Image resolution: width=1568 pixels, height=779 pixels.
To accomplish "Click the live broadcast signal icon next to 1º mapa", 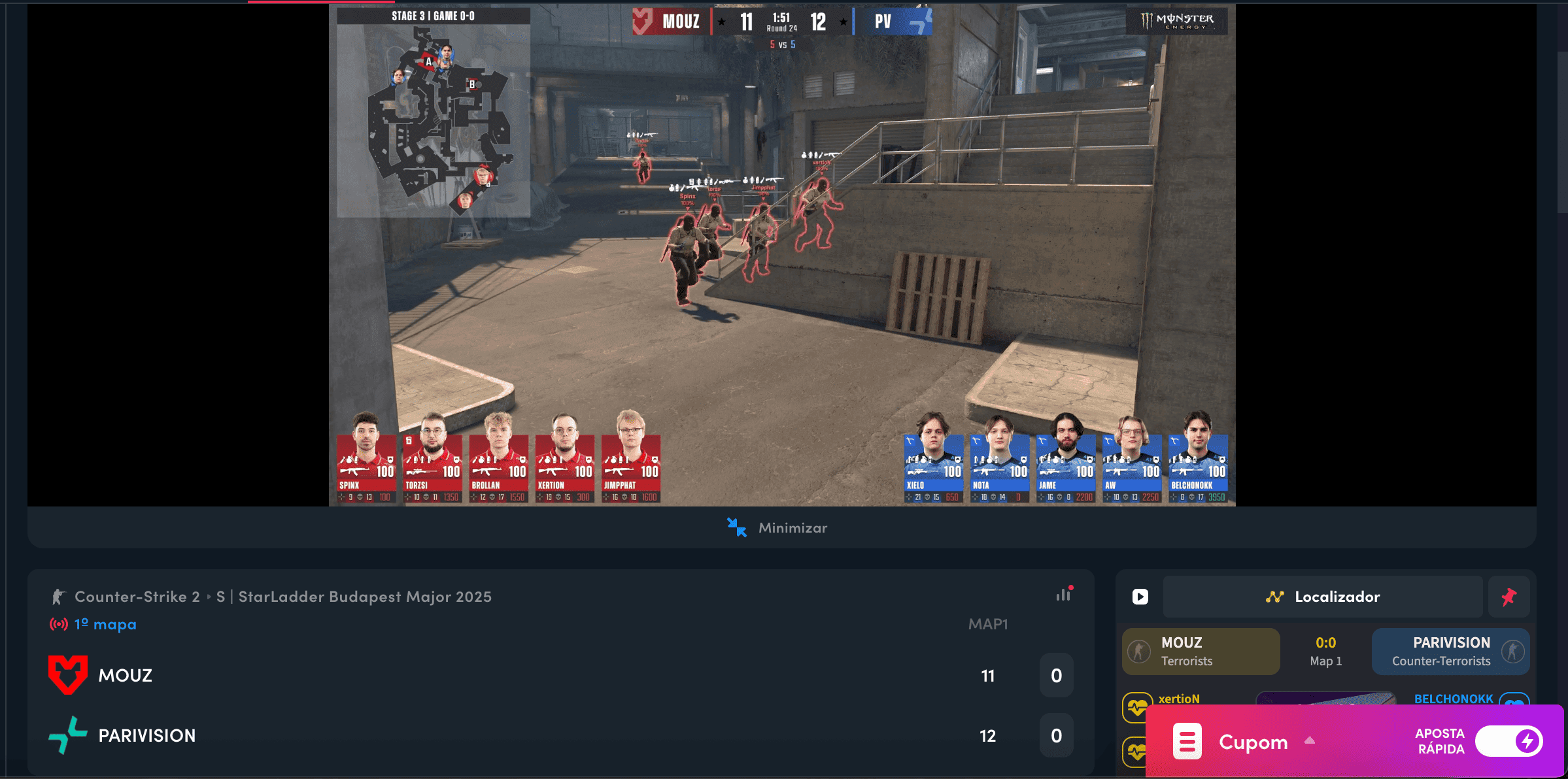I will click(x=58, y=624).
